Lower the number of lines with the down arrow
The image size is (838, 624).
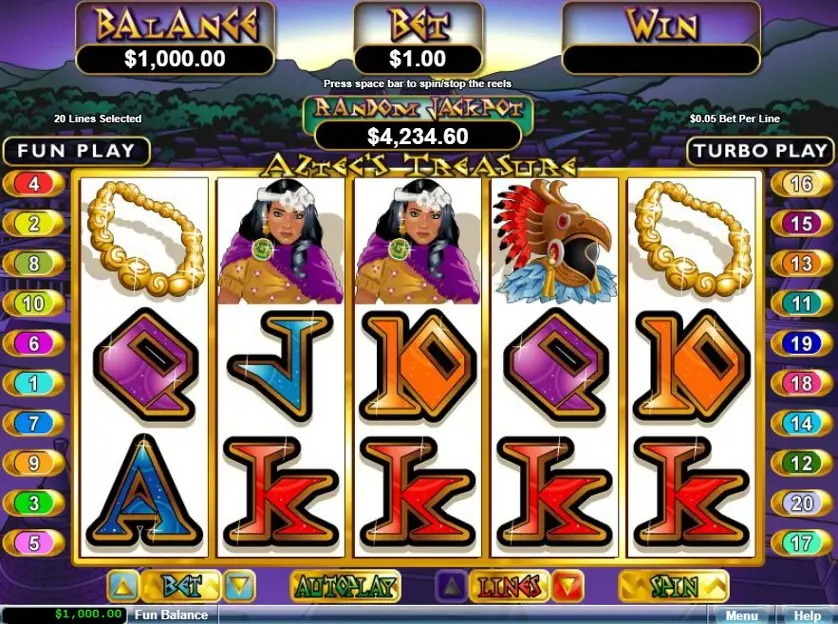(567, 585)
